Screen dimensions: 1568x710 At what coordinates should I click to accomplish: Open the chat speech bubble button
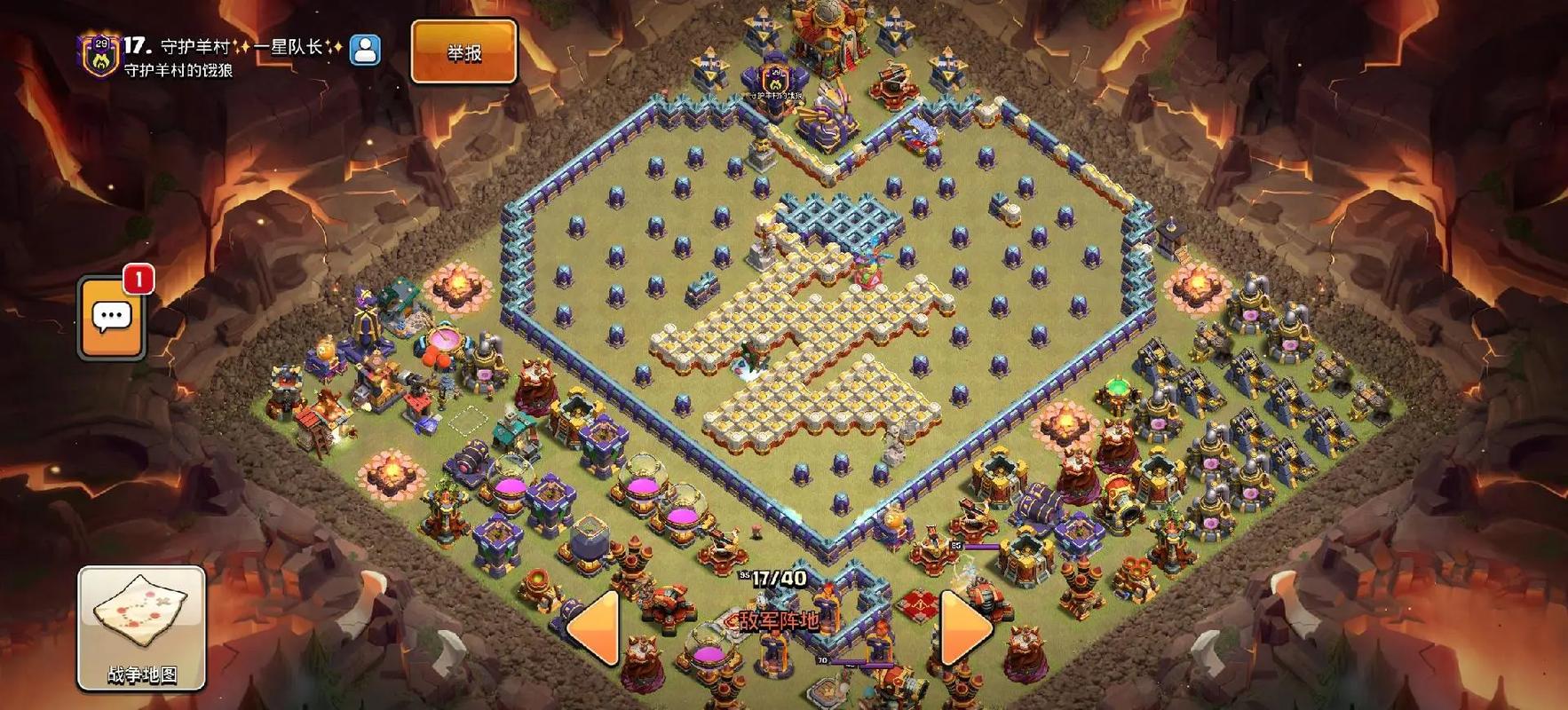click(x=112, y=318)
